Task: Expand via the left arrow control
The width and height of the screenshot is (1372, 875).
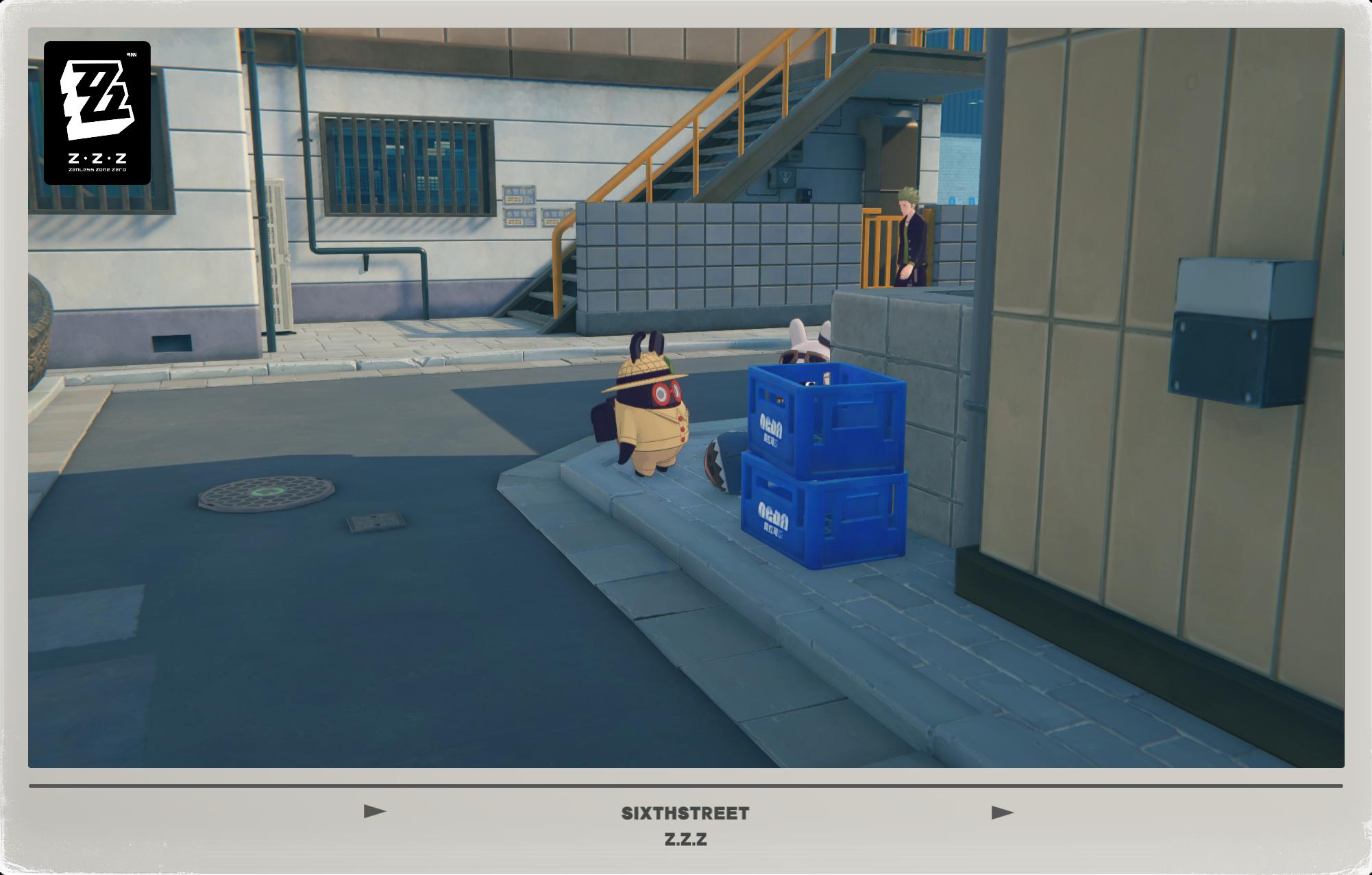Action: pos(373,811)
